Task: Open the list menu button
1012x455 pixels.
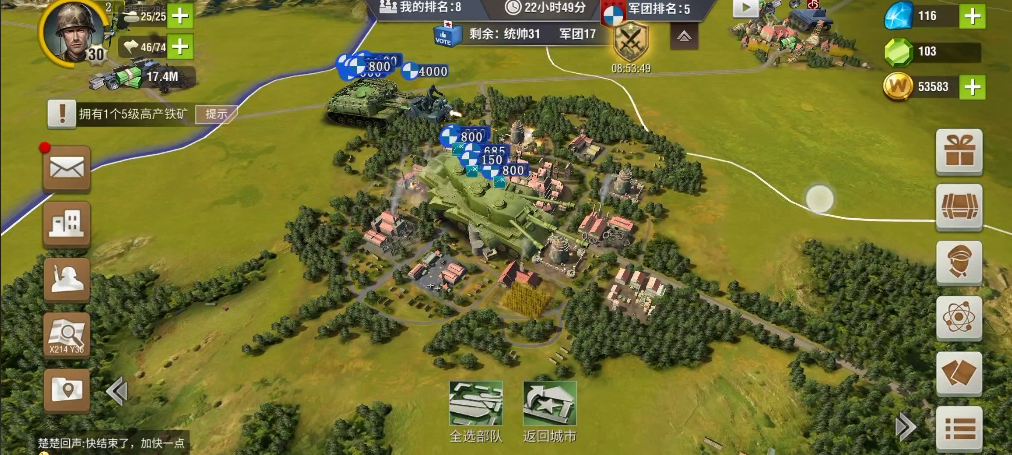Action: 958,429
